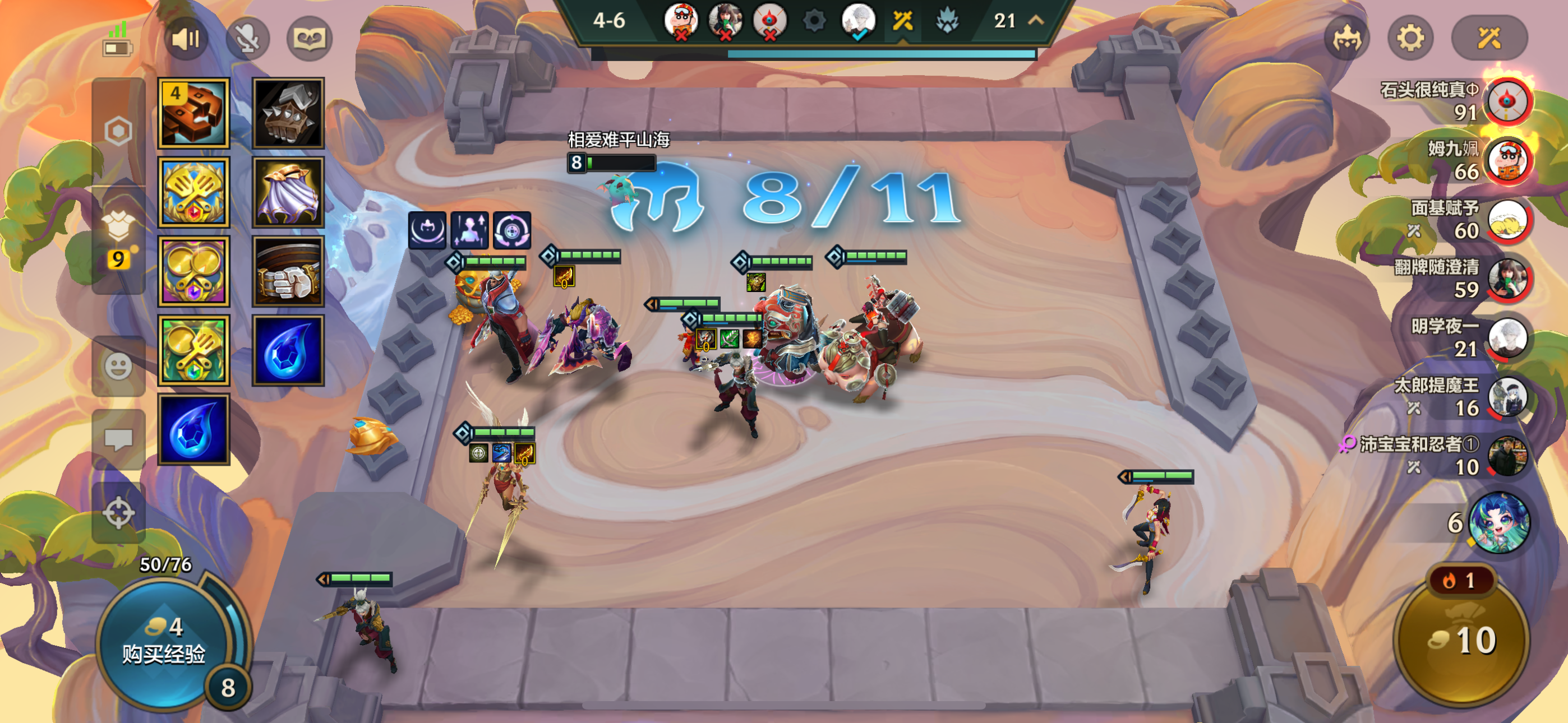Open the emote smiley face button

coord(118,367)
